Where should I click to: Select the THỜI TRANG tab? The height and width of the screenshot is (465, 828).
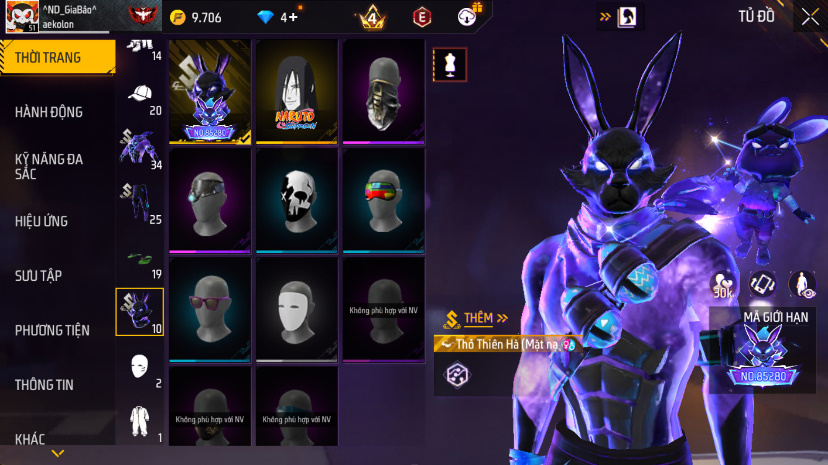(48, 57)
